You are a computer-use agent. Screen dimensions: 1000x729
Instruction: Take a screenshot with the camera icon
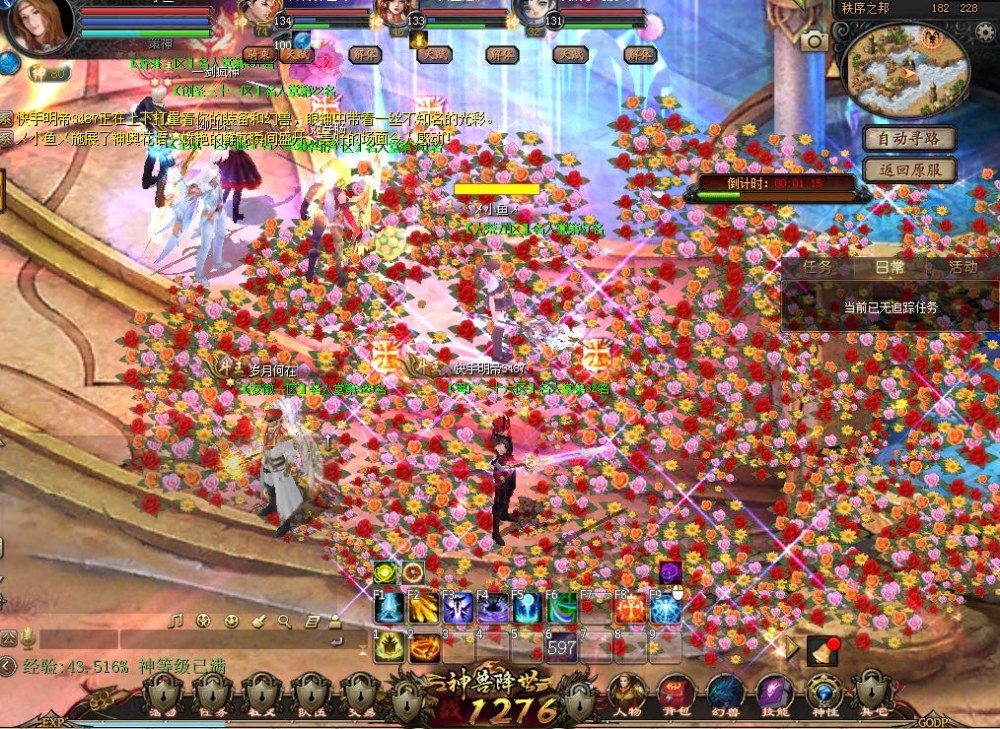pos(813,40)
